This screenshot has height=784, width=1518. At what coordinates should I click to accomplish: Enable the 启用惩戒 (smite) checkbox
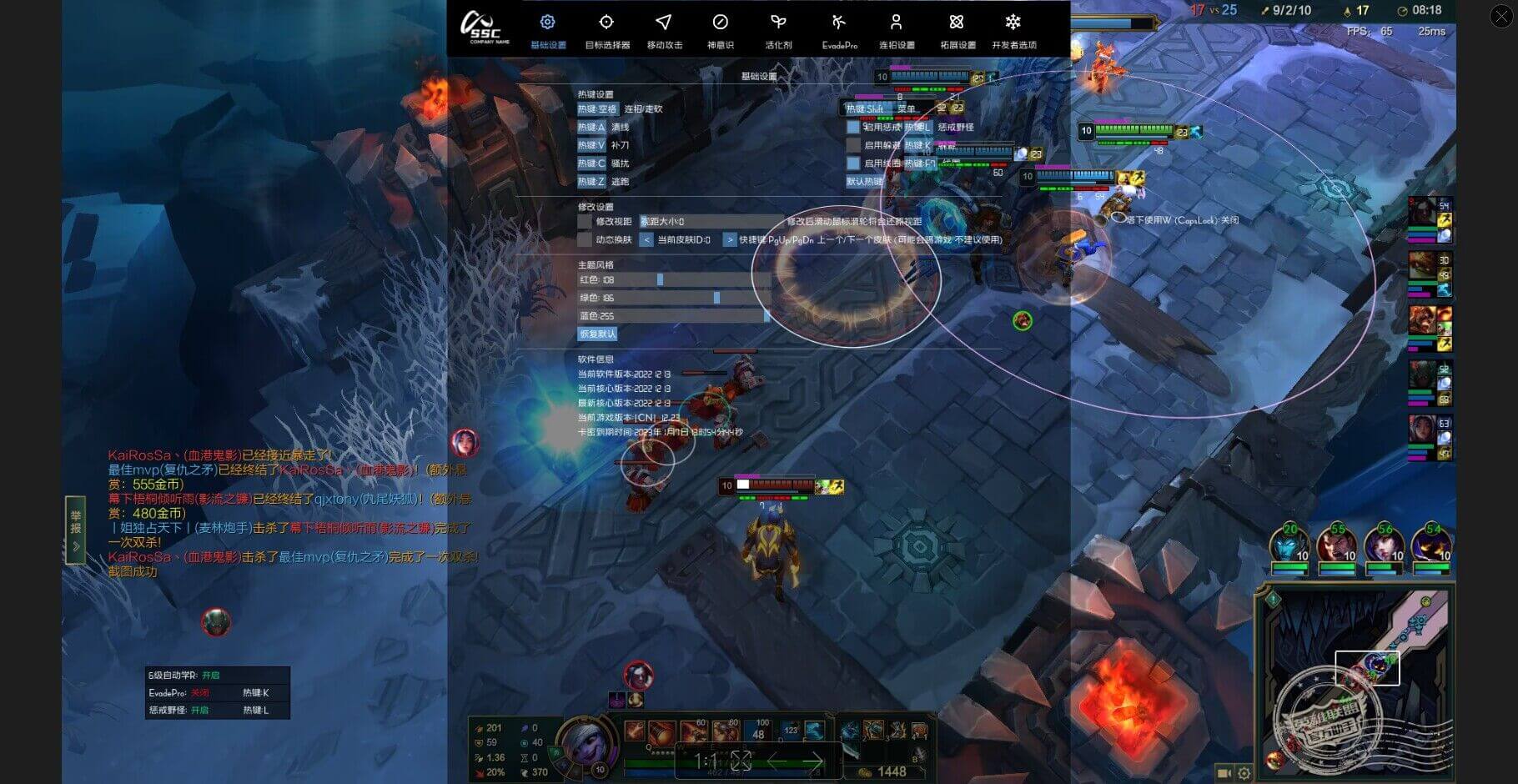point(852,128)
